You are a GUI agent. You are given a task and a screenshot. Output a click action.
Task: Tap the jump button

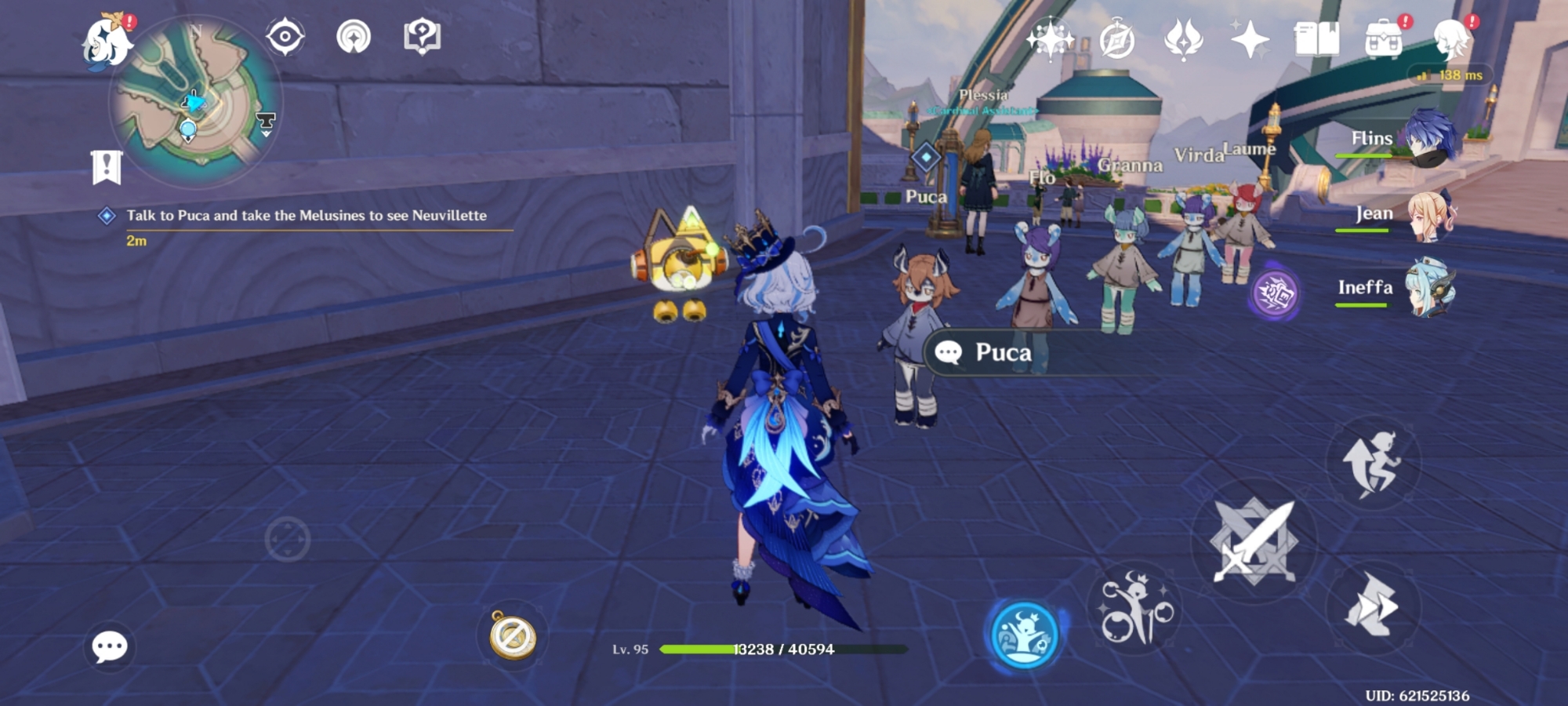click(1371, 463)
